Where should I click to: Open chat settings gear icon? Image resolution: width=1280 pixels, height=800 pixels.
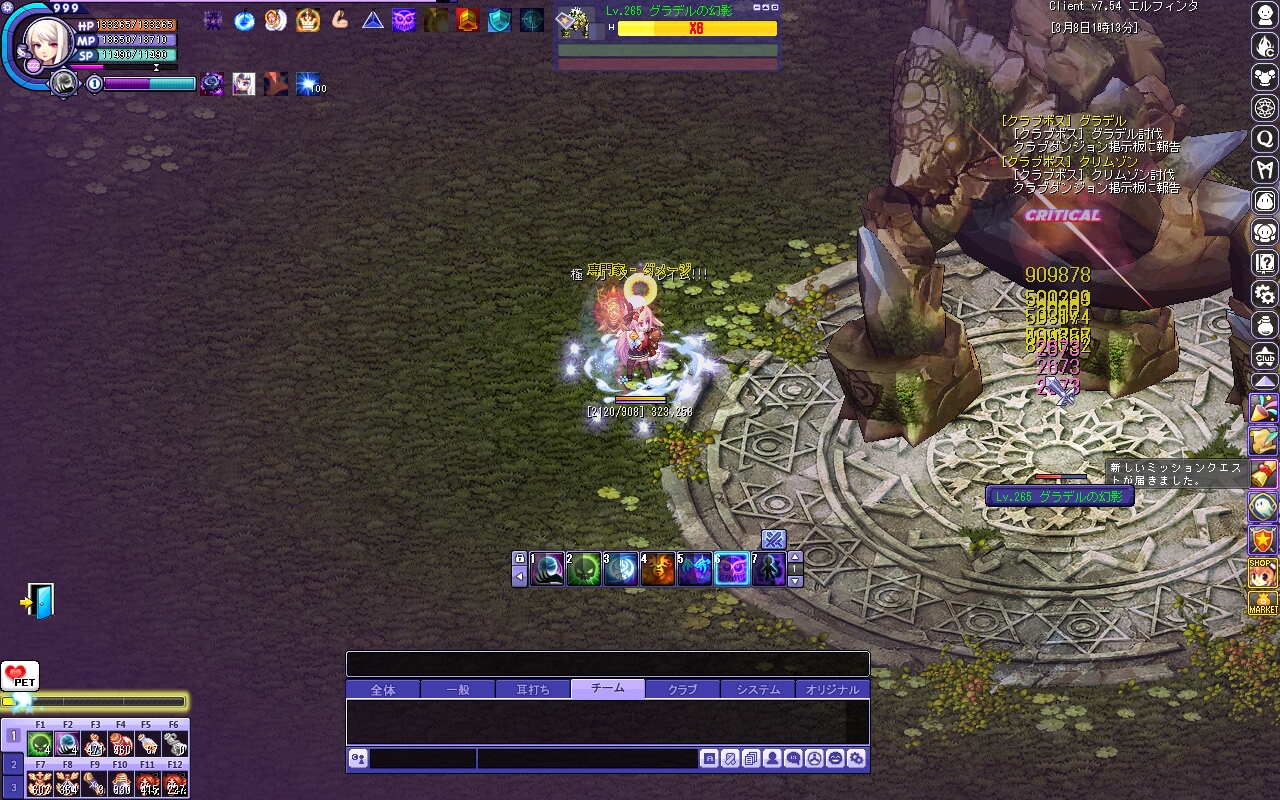click(856, 759)
